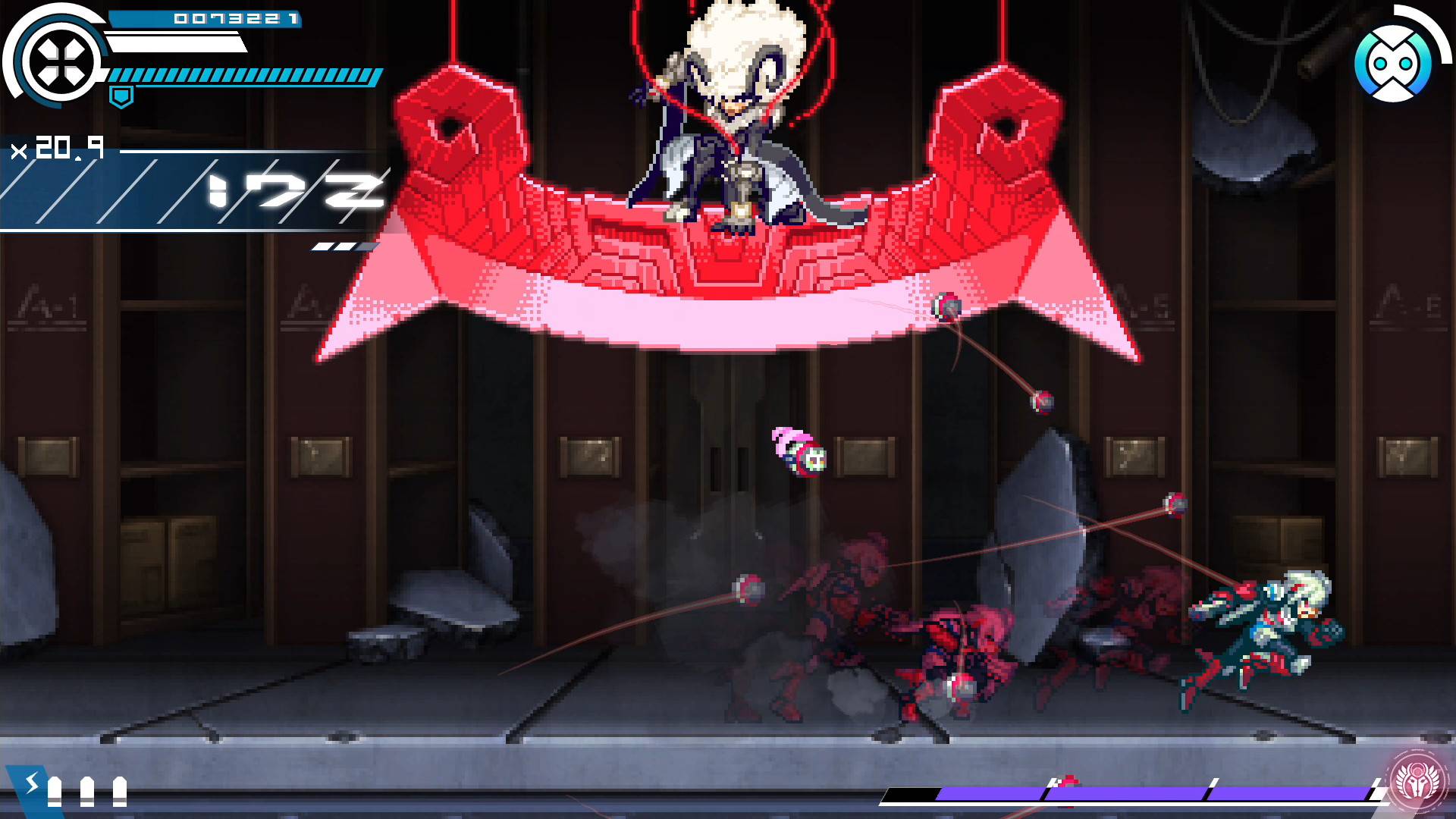Click the white dash marks under combo counter
The height and width of the screenshot is (819, 1456).
[x=343, y=246]
